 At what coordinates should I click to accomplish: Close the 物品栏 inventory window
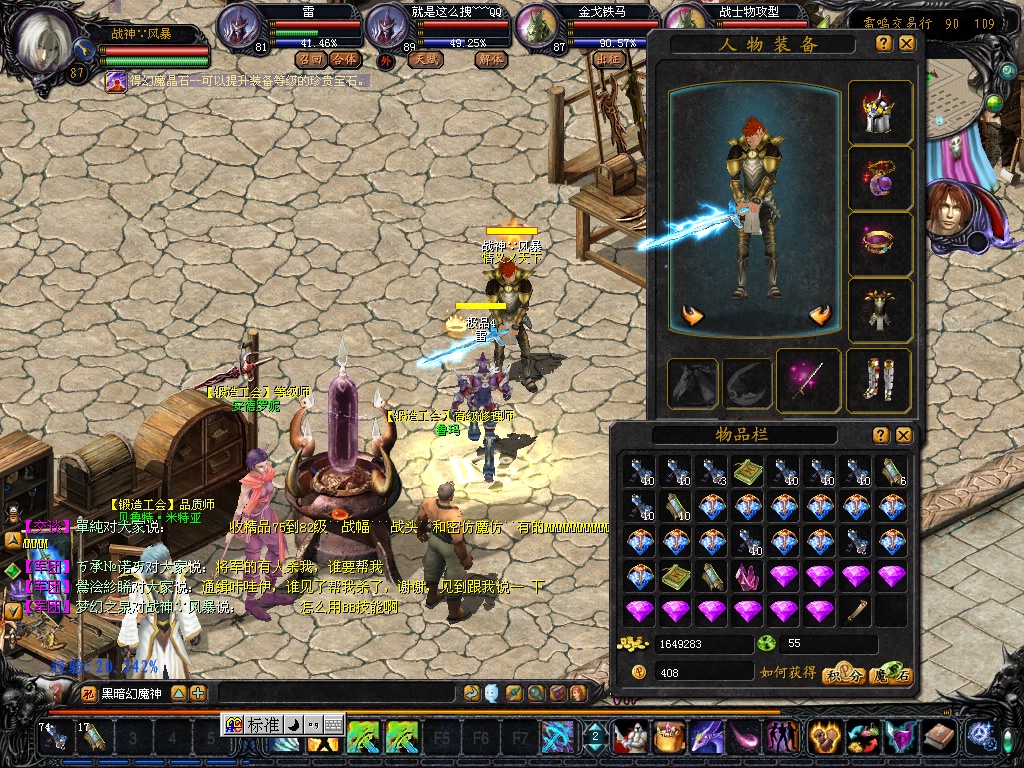903,435
